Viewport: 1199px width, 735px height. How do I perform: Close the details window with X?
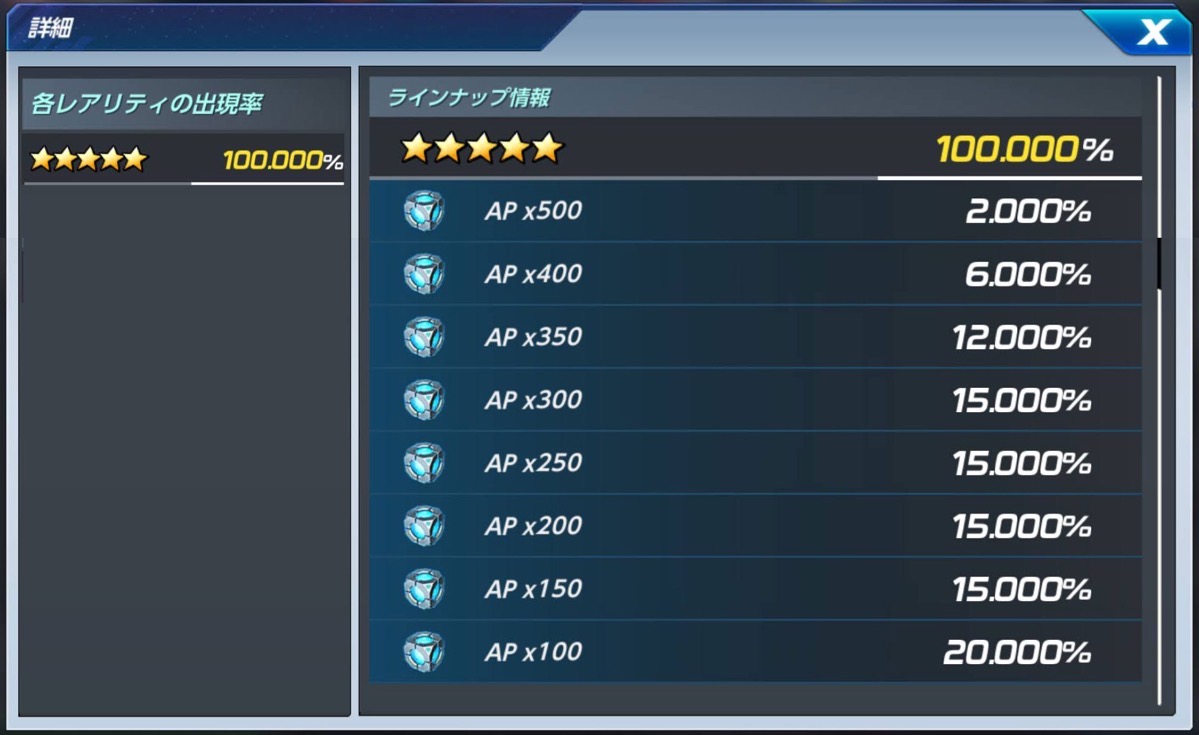pos(1152,33)
